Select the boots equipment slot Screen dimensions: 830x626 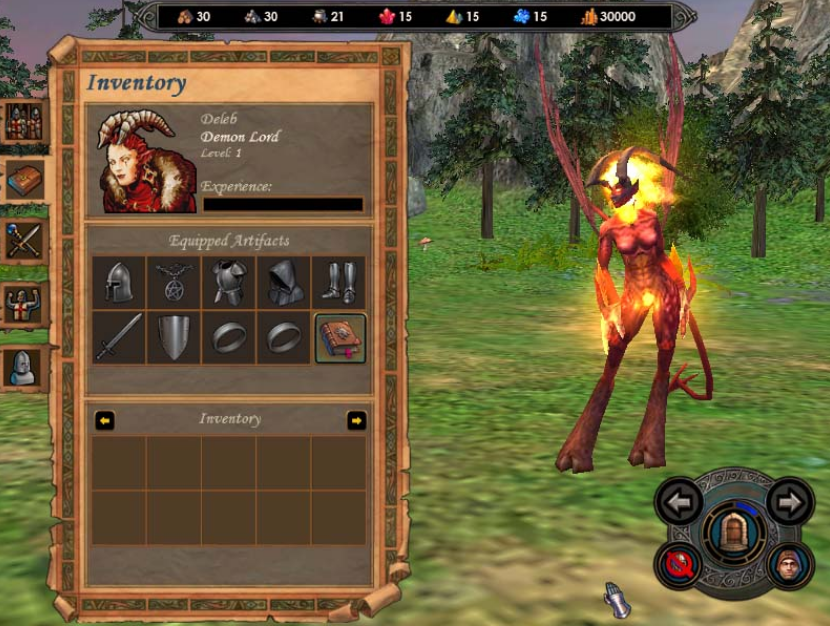coord(339,283)
